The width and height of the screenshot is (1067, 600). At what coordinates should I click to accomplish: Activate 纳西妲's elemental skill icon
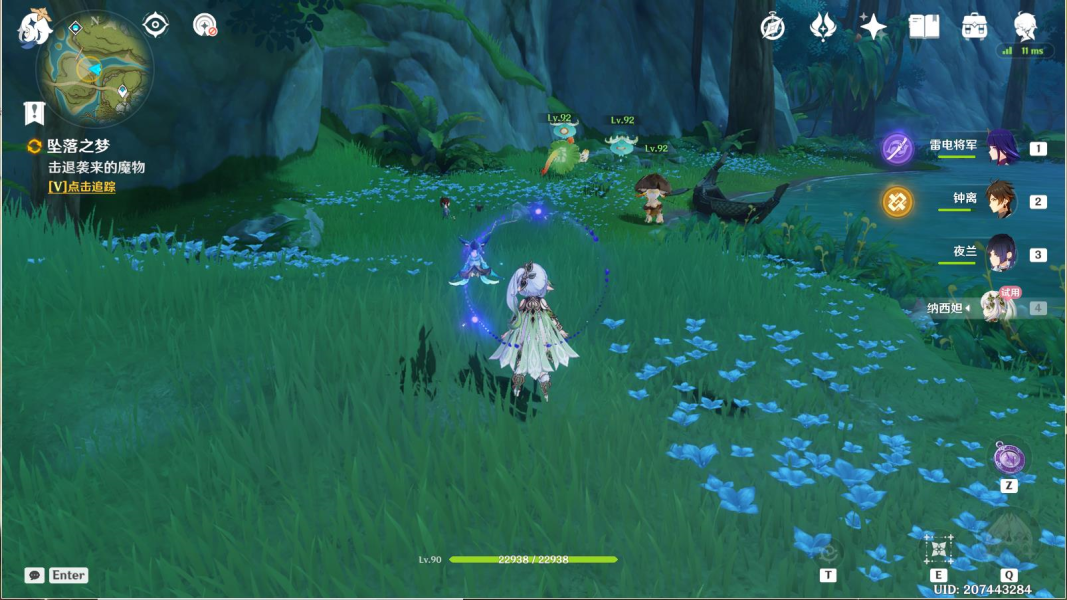pyautogui.click(x=939, y=548)
